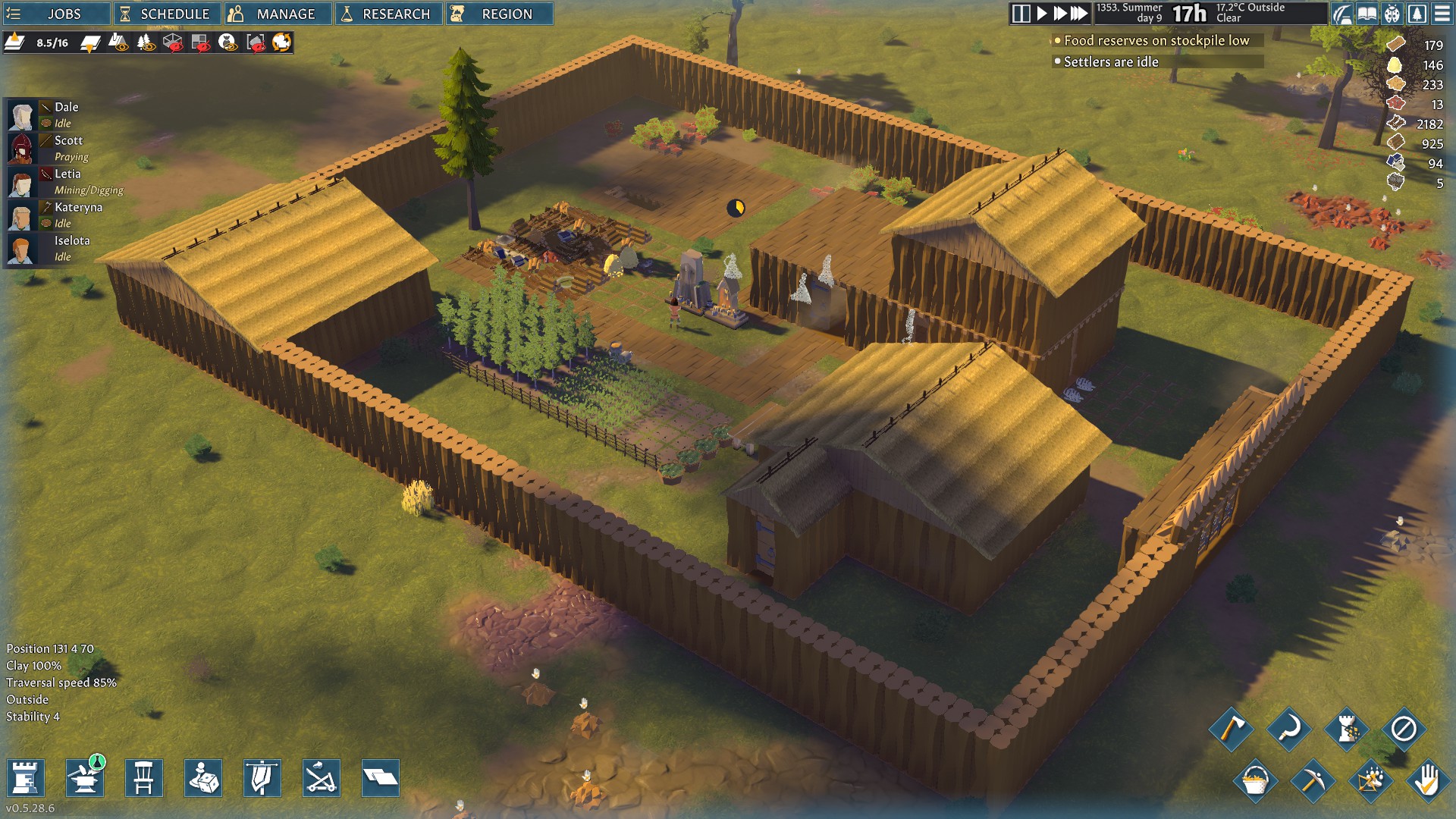Open the Jobs panel
This screenshot has width=1456, height=819.
[57, 14]
